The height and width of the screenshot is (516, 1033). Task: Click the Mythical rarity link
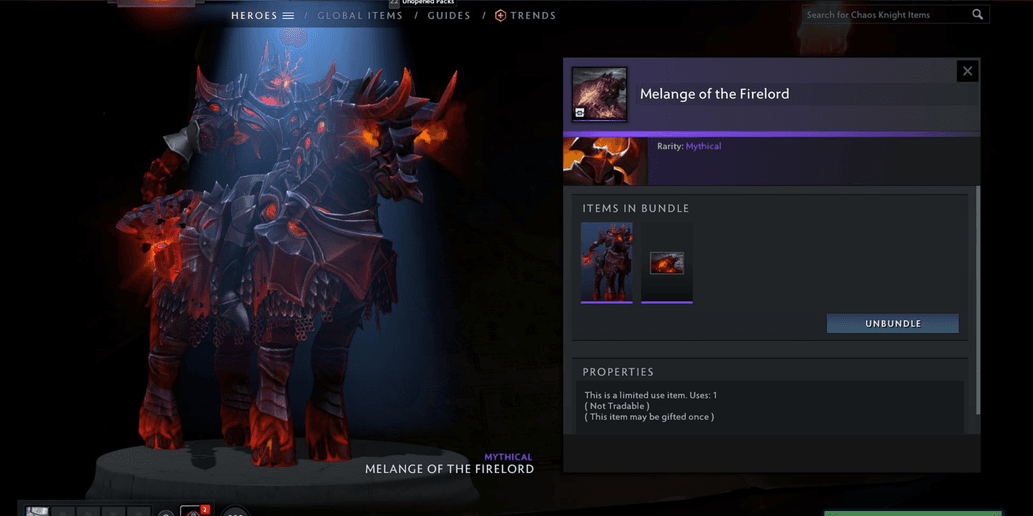click(703, 146)
